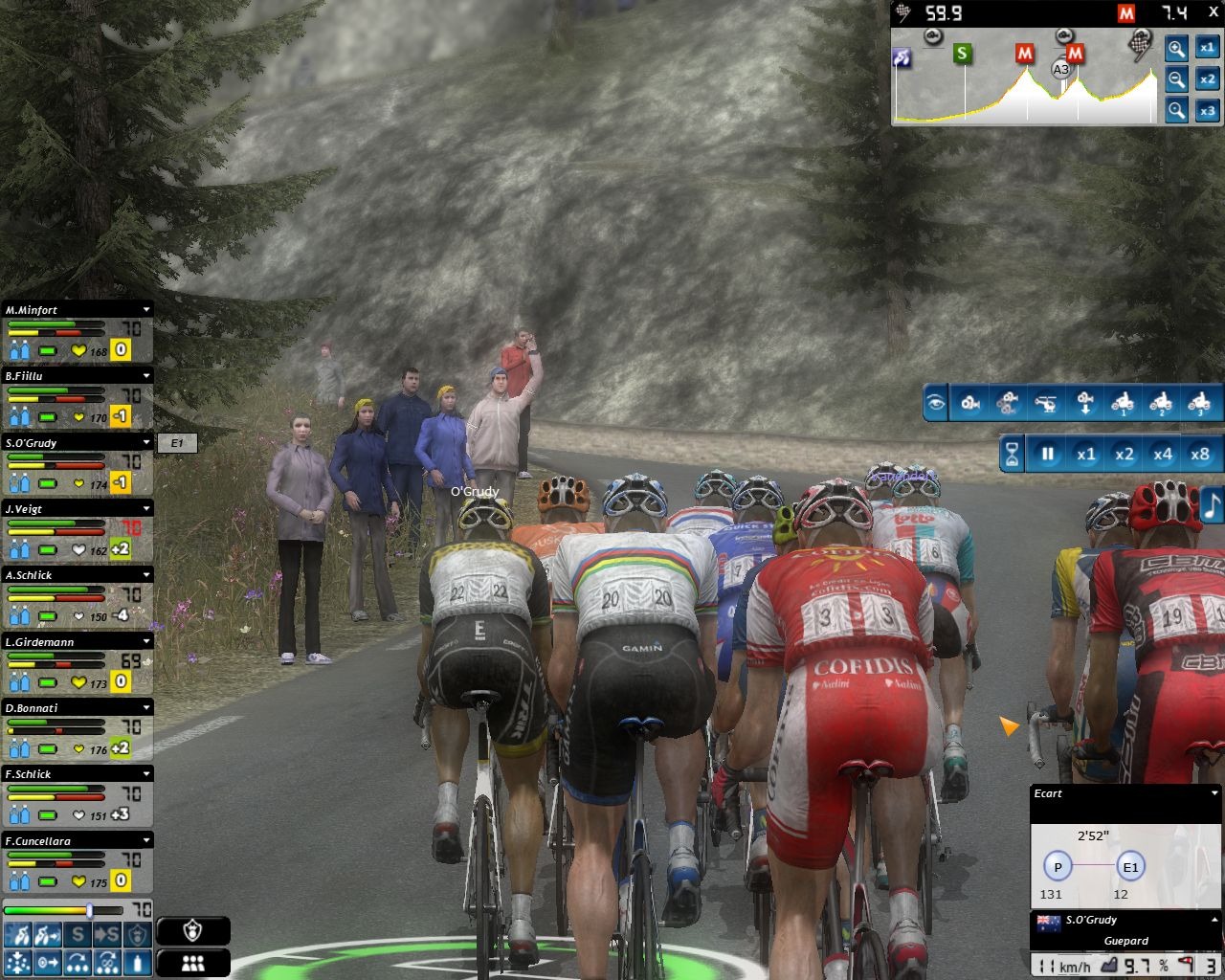Select motorbike camera number 1
Screen dimensions: 1225x980
point(1124,403)
